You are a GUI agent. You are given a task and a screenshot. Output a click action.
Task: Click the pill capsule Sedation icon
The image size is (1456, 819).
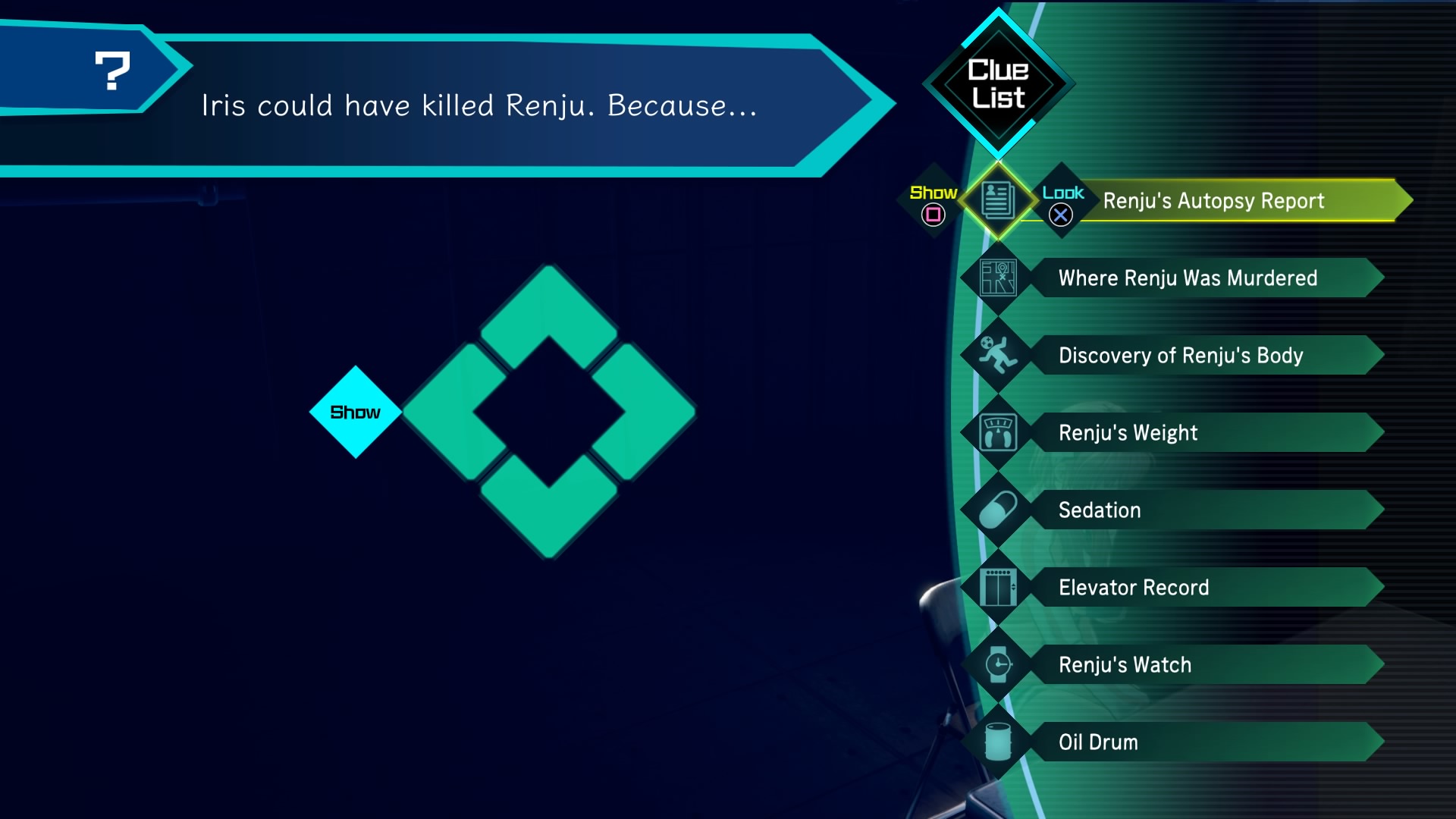[998, 510]
